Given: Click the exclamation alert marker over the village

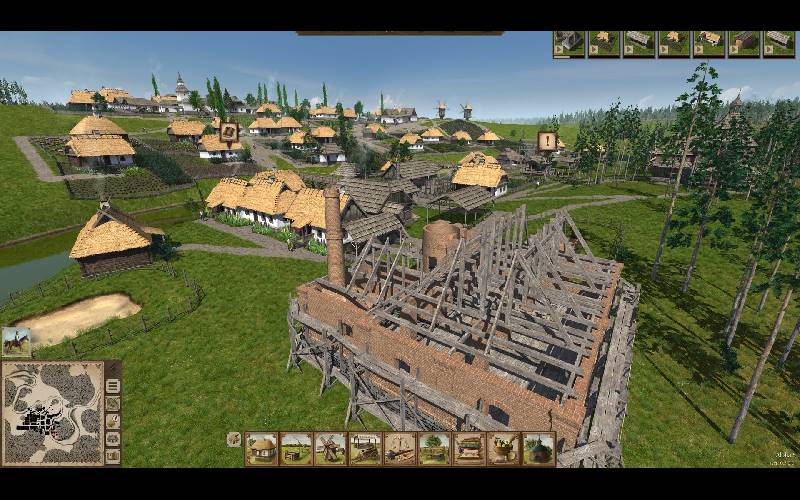Looking at the screenshot, I should (547, 141).
